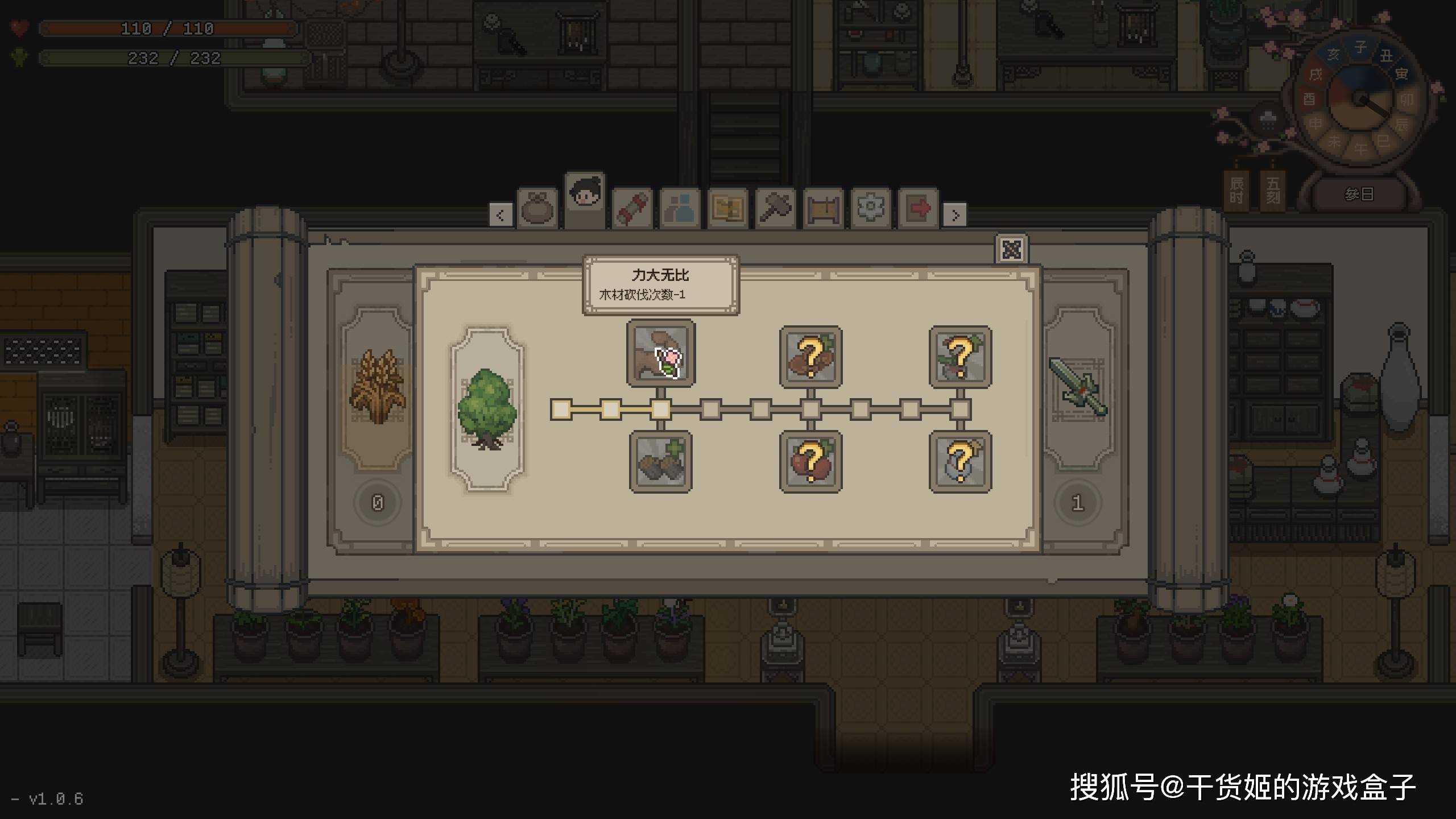The width and height of the screenshot is (1456, 819).
Task: Pick the locked skill with red fruit
Action: tap(810, 462)
